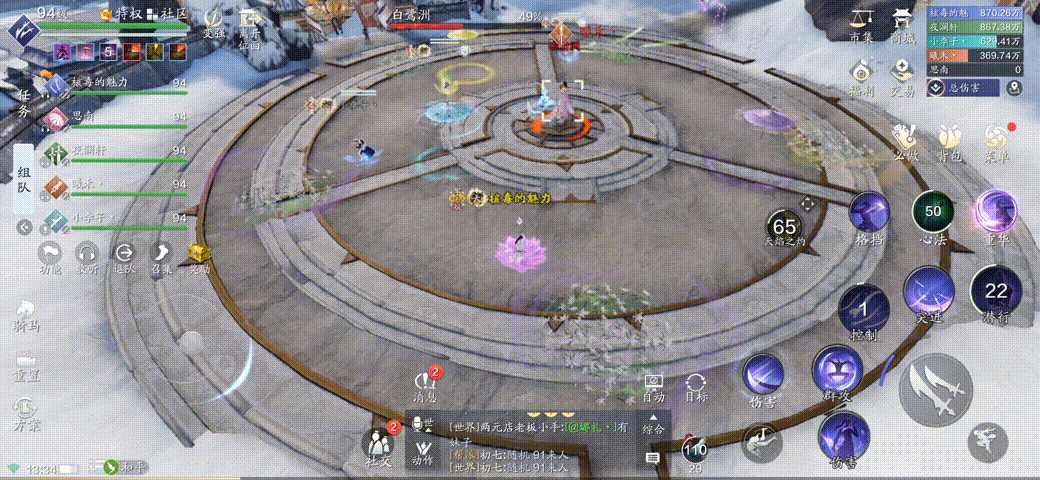Open the 菜单 menu icon
Image resolution: width=1040 pixels, height=480 pixels.
pos(998,139)
